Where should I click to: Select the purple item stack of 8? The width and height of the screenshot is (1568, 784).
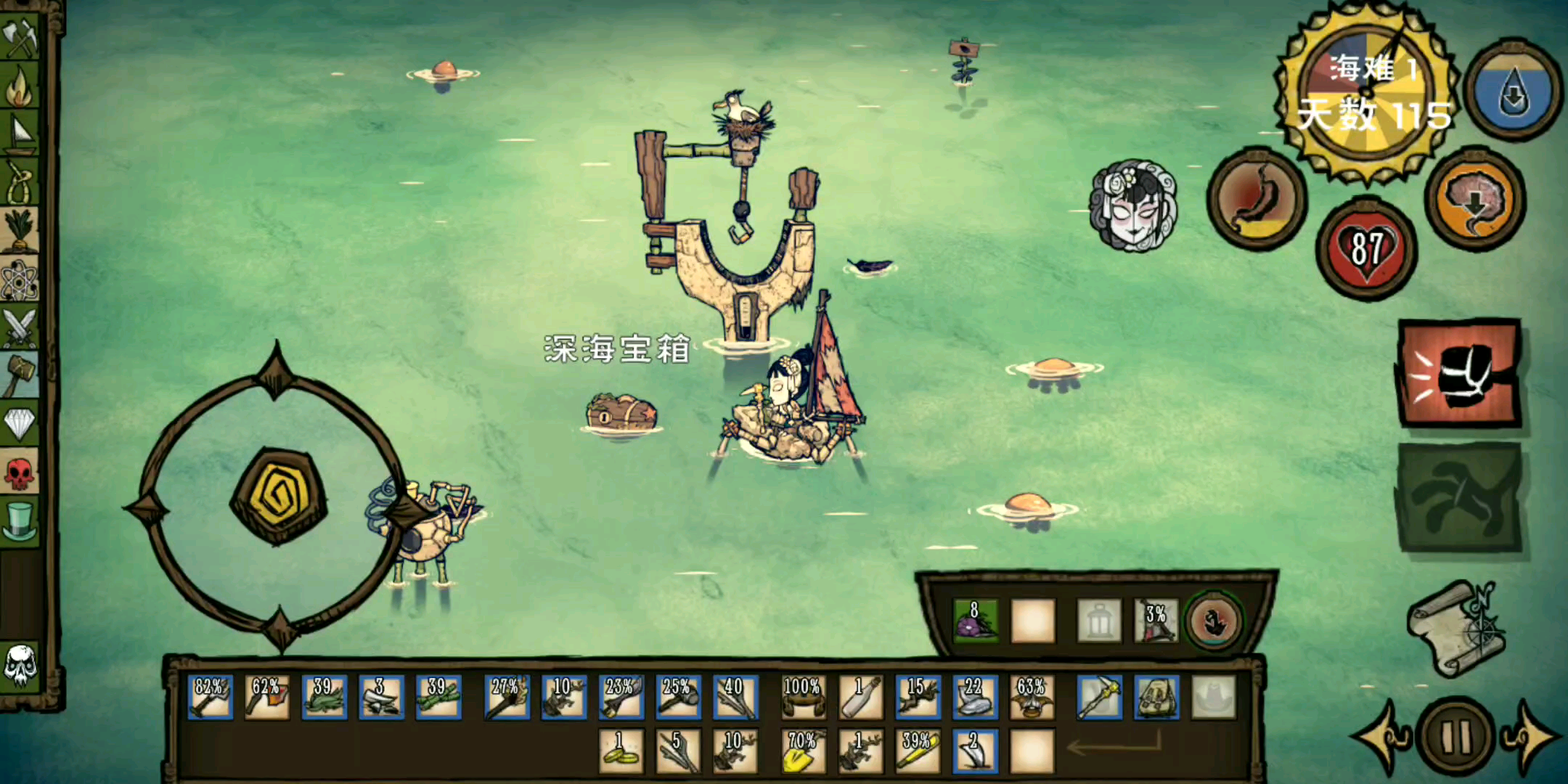(975, 621)
